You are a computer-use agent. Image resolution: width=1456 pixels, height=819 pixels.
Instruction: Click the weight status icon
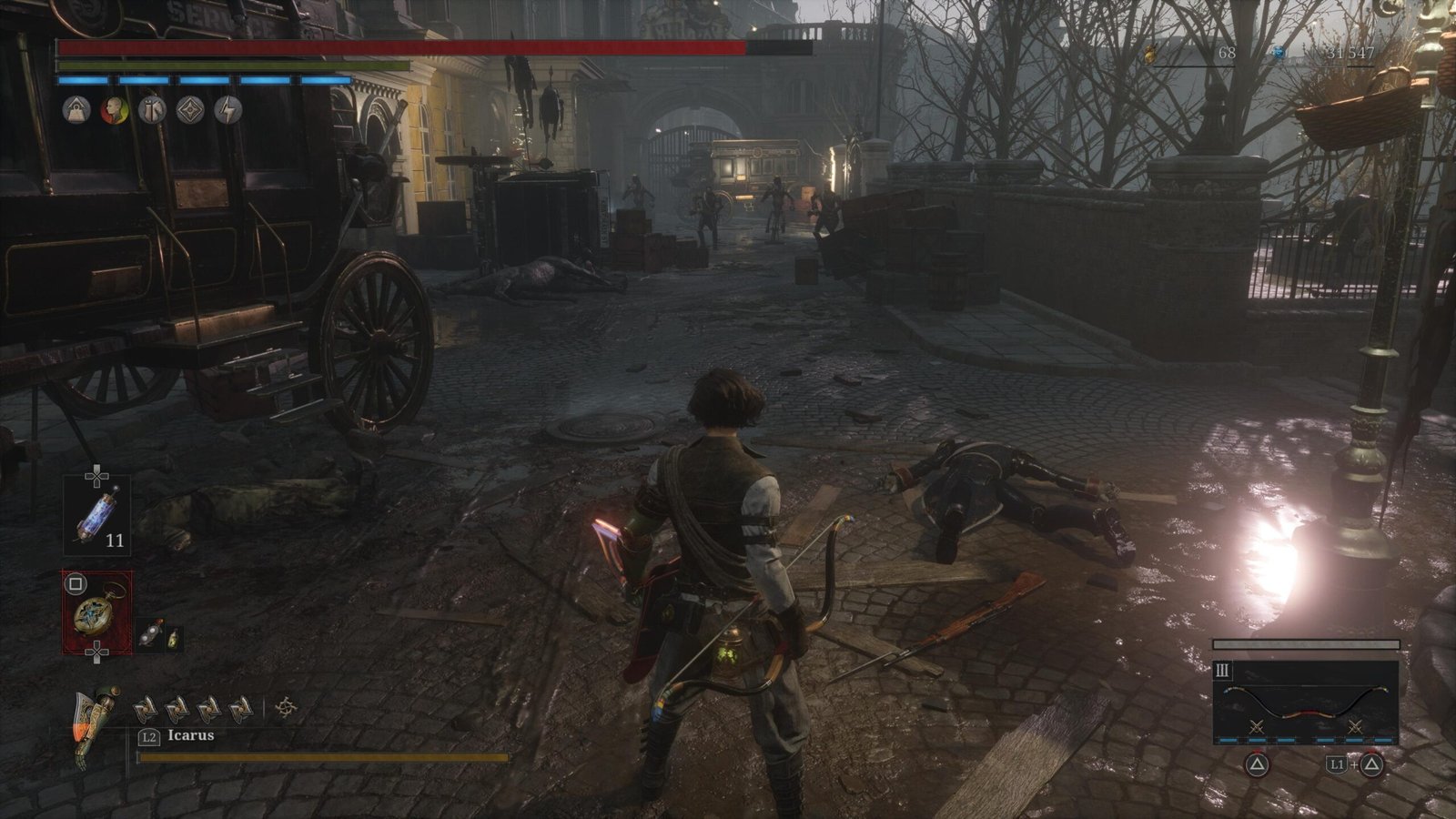pos(76,110)
